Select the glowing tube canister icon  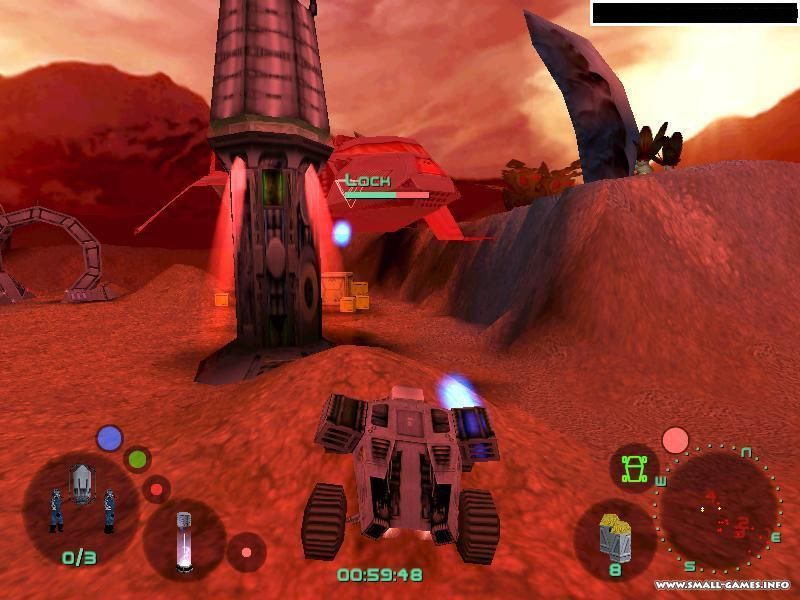[184, 539]
